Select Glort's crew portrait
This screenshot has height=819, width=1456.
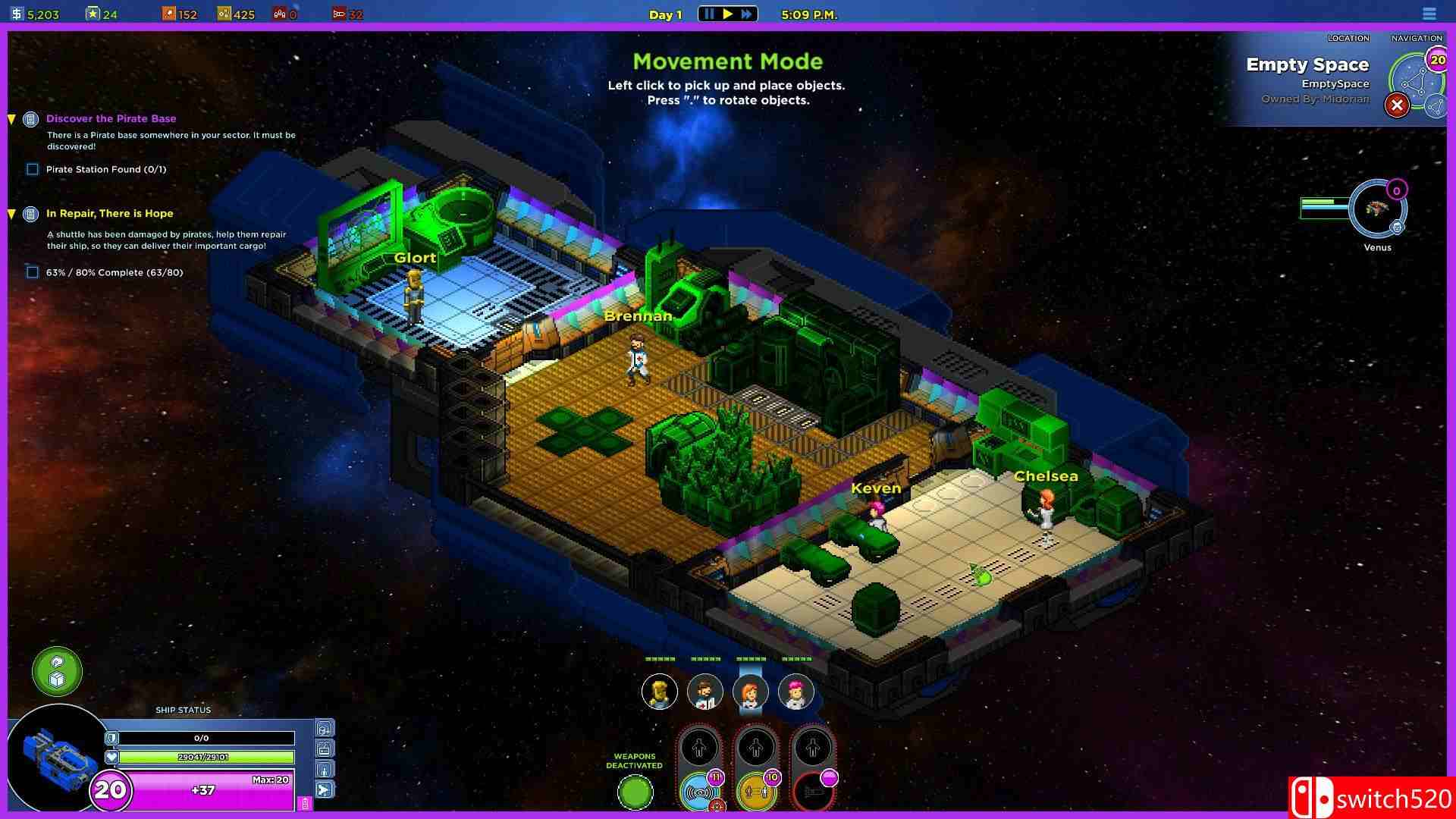(660, 692)
